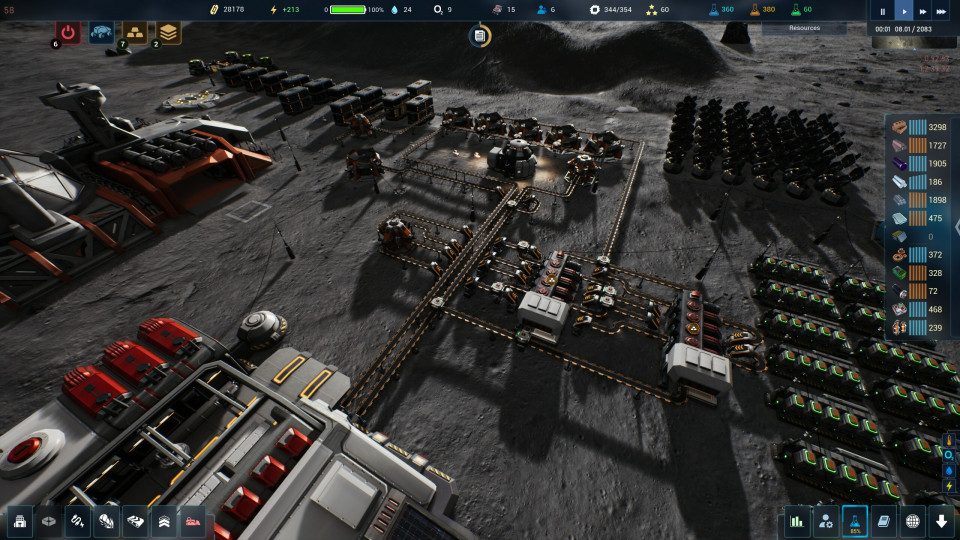The height and width of the screenshot is (540, 960).
Task: Switch to double fast-forward speed
Action: [921, 12]
